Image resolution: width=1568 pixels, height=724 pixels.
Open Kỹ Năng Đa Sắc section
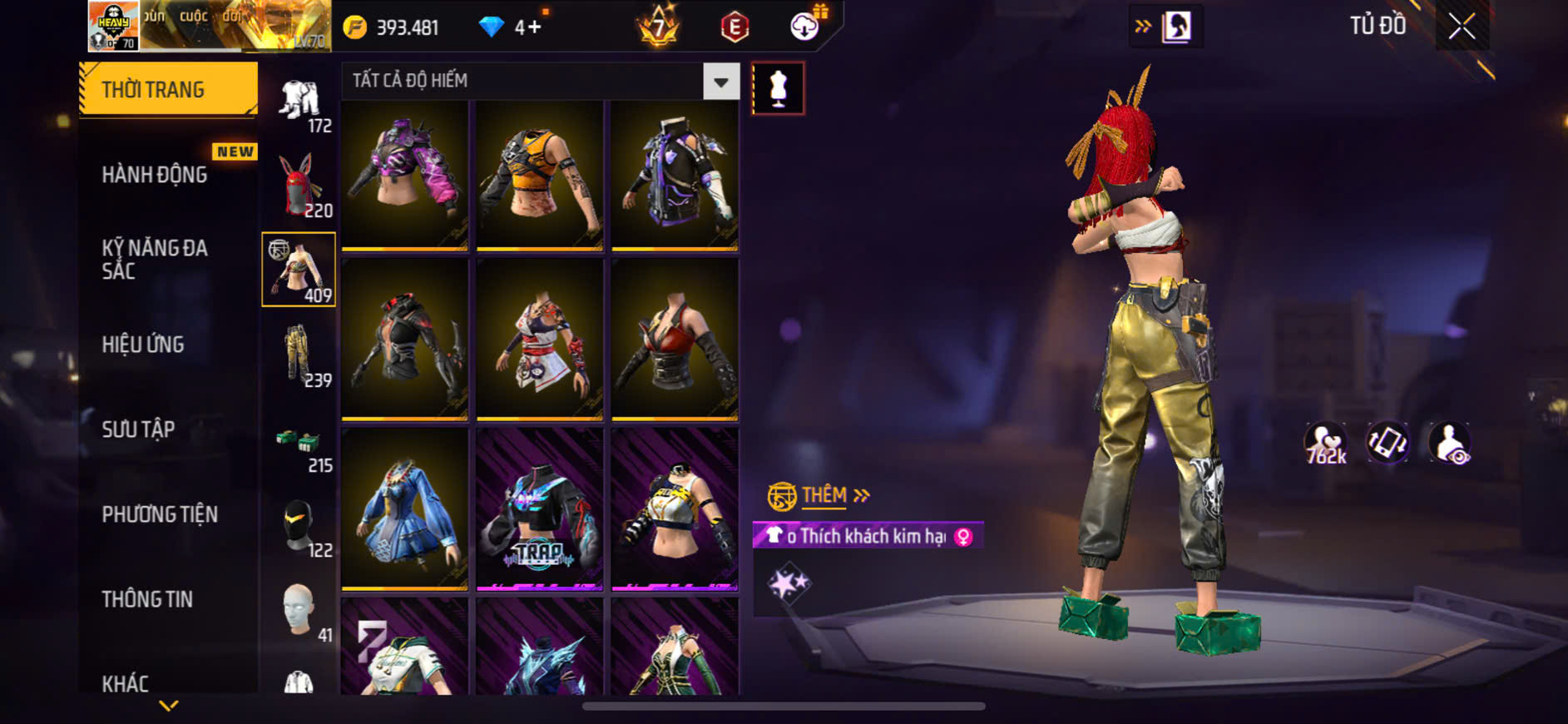click(155, 259)
